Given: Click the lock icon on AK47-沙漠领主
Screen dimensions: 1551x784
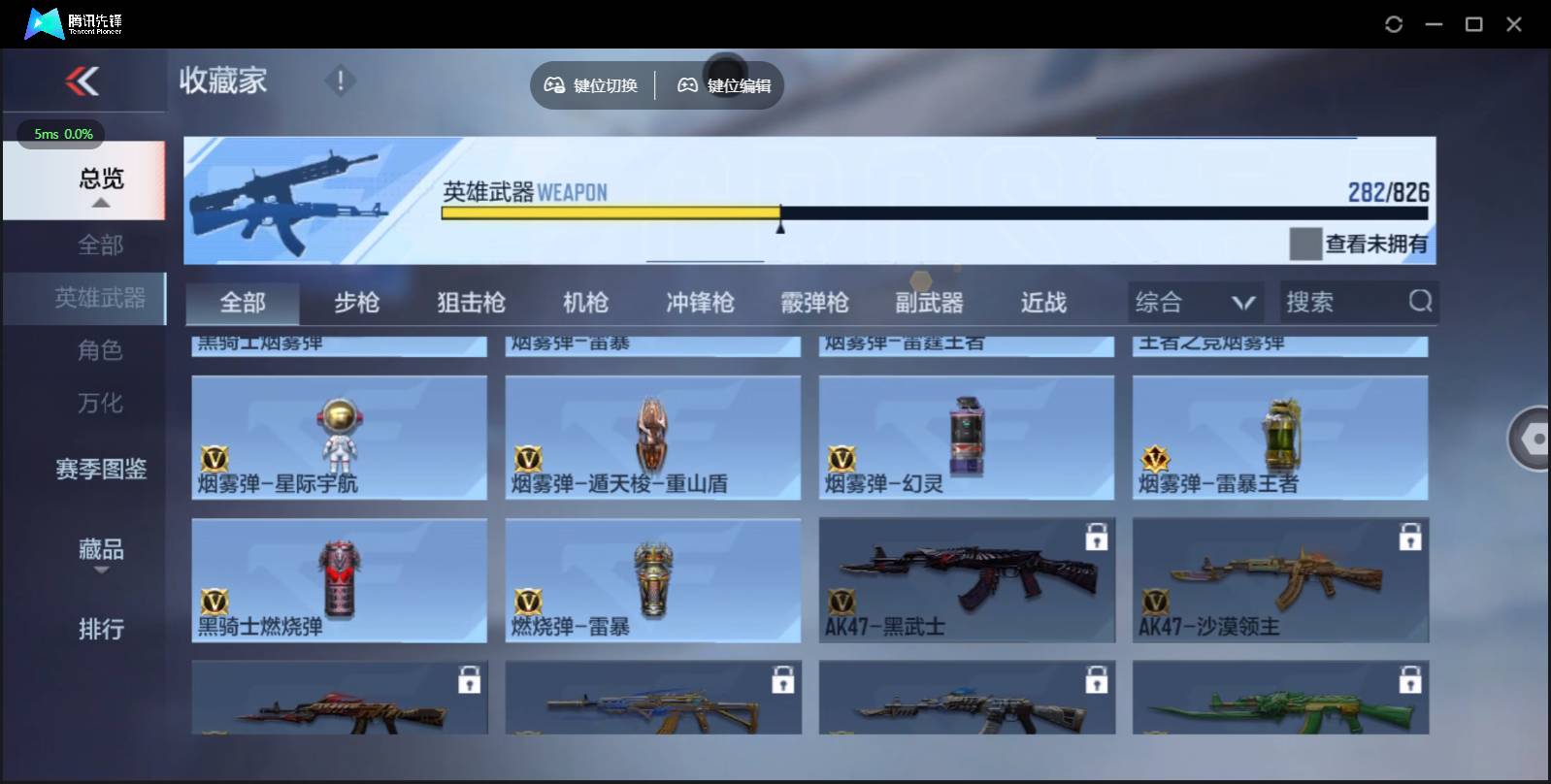Looking at the screenshot, I should (x=1410, y=537).
